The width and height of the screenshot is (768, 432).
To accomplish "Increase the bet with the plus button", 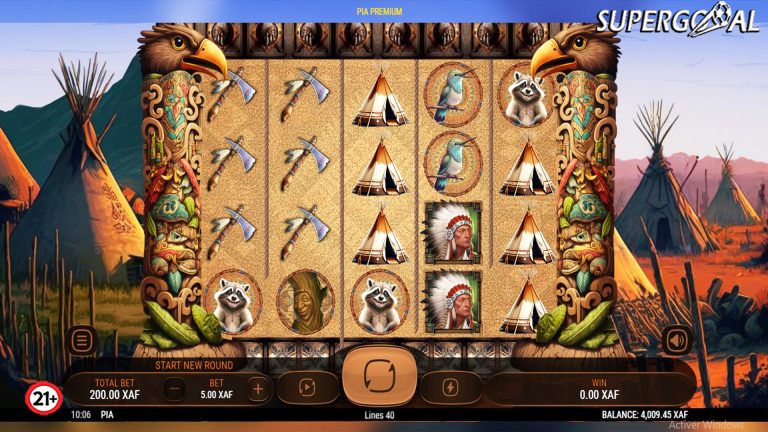I will click(258, 388).
